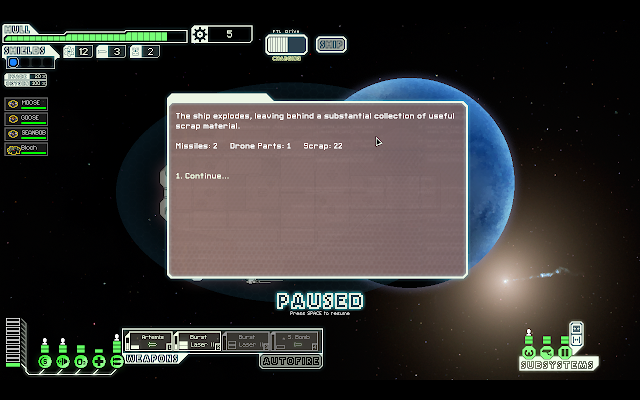Viewport: 640px width, 400px height.
Task: Open the Ship menu
Action: tap(332, 44)
